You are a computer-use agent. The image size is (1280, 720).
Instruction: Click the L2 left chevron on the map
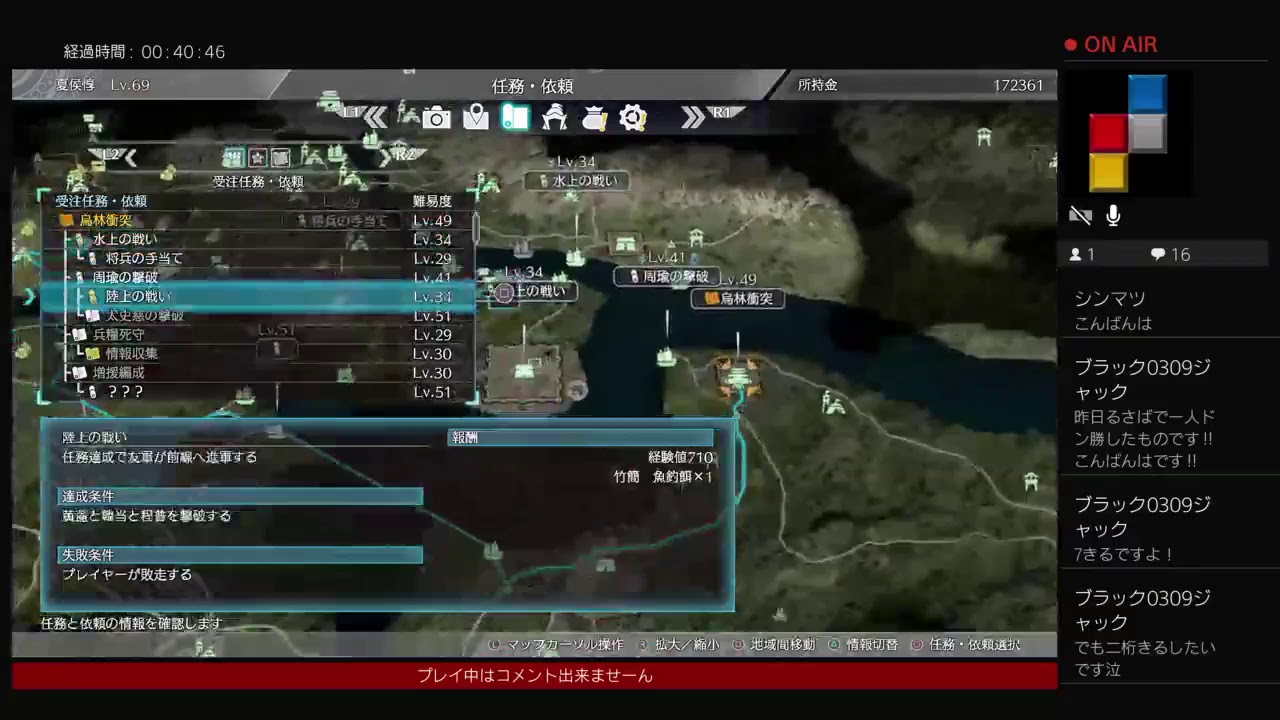point(129,157)
